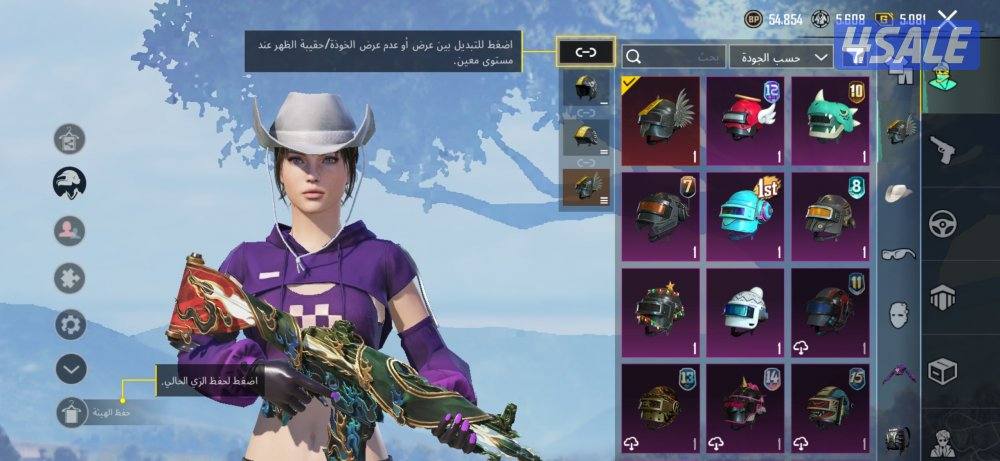Open the face mask category tab
Screen dimensions: 1000x461
(899, 313)
